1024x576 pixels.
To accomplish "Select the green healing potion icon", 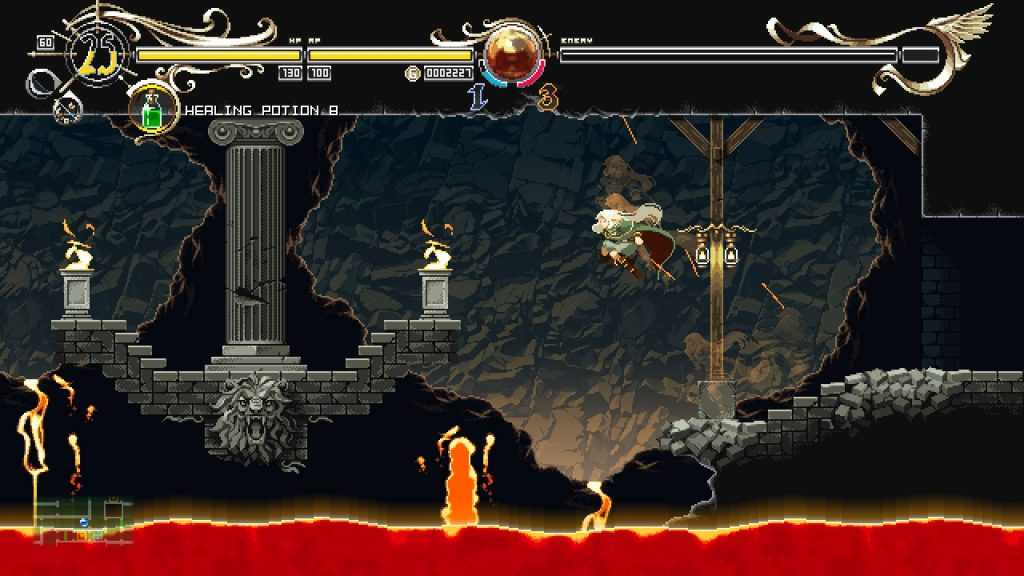I will coord(153,109).
